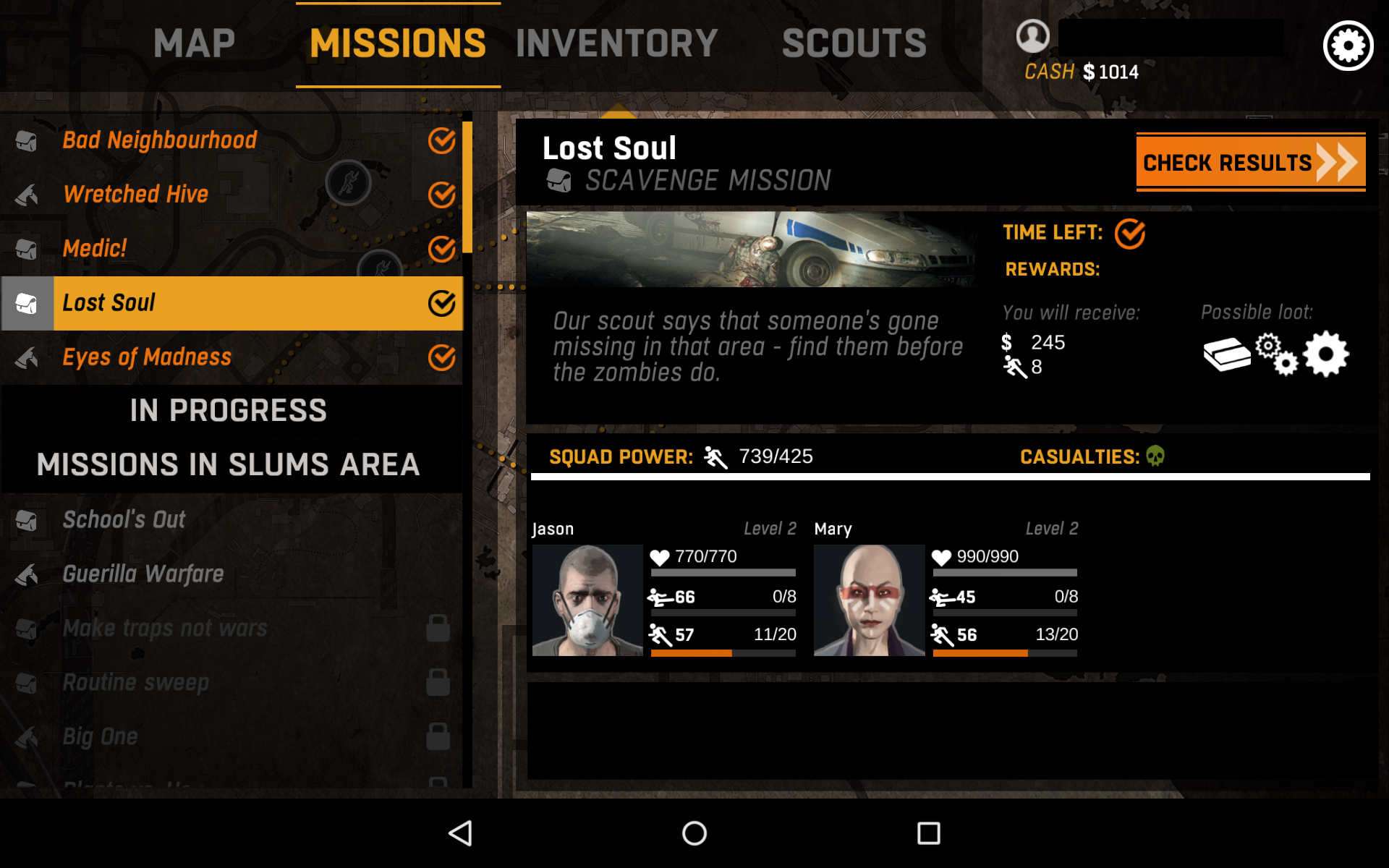Switch to the Scouts tab
Screen dimensions: 1389x868
(x=854, y=43)
